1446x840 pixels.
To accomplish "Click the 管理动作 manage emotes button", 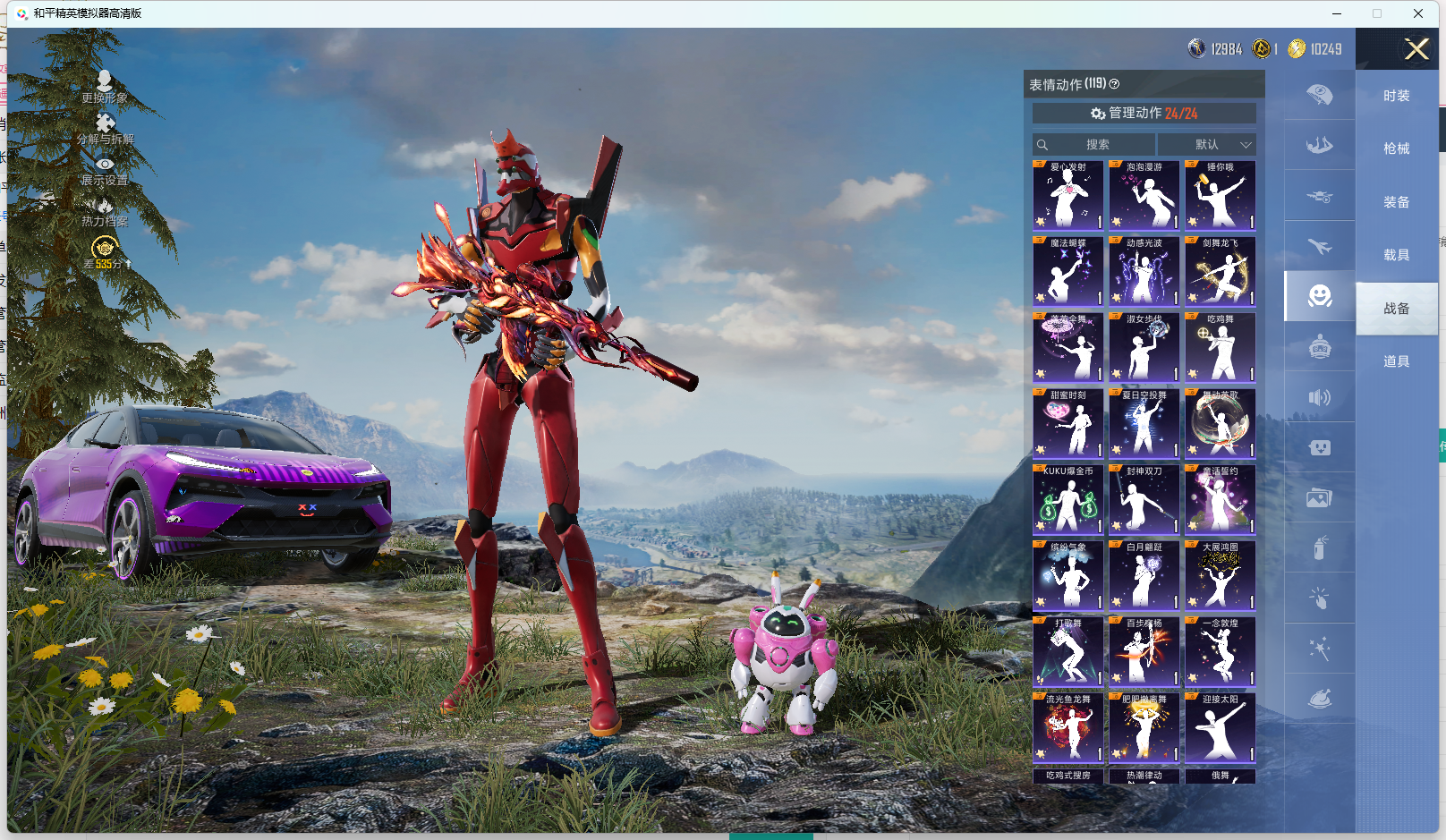I will coord(1144,114).
